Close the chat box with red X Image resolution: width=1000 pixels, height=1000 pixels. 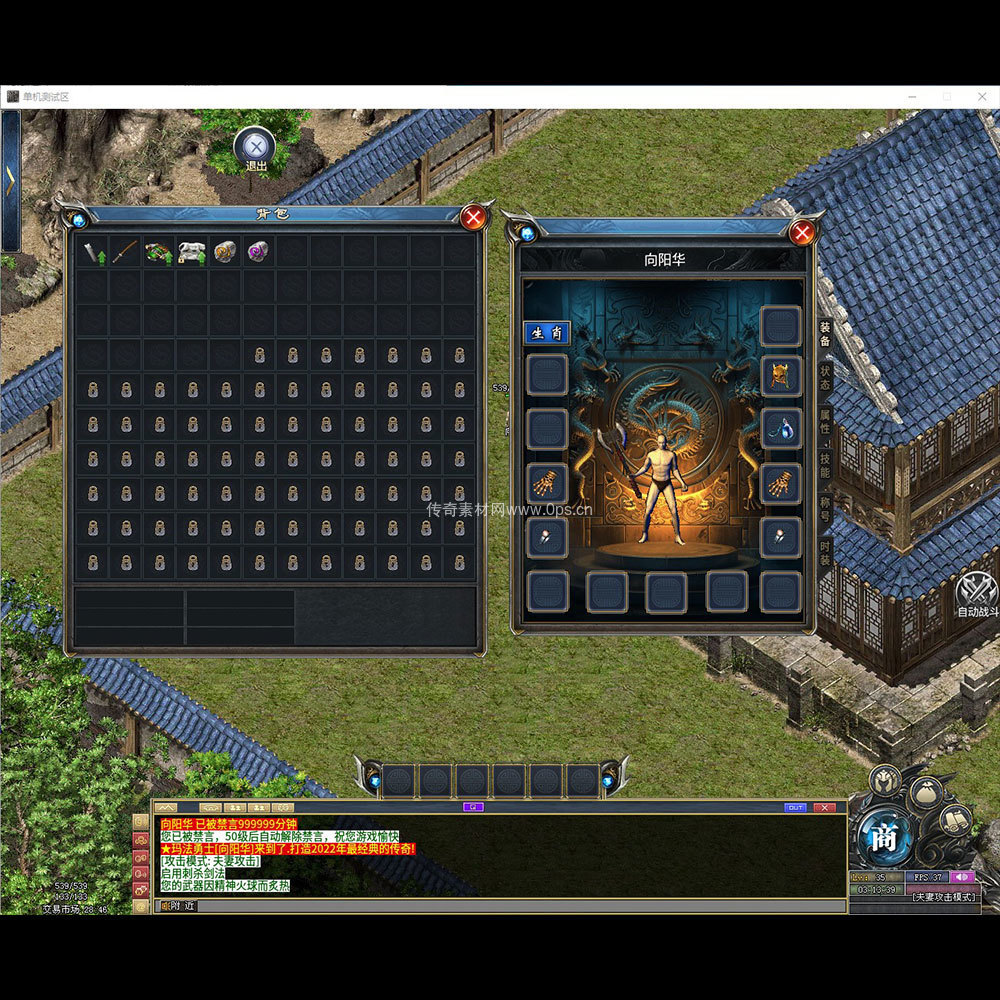click(x=824, y=807)
